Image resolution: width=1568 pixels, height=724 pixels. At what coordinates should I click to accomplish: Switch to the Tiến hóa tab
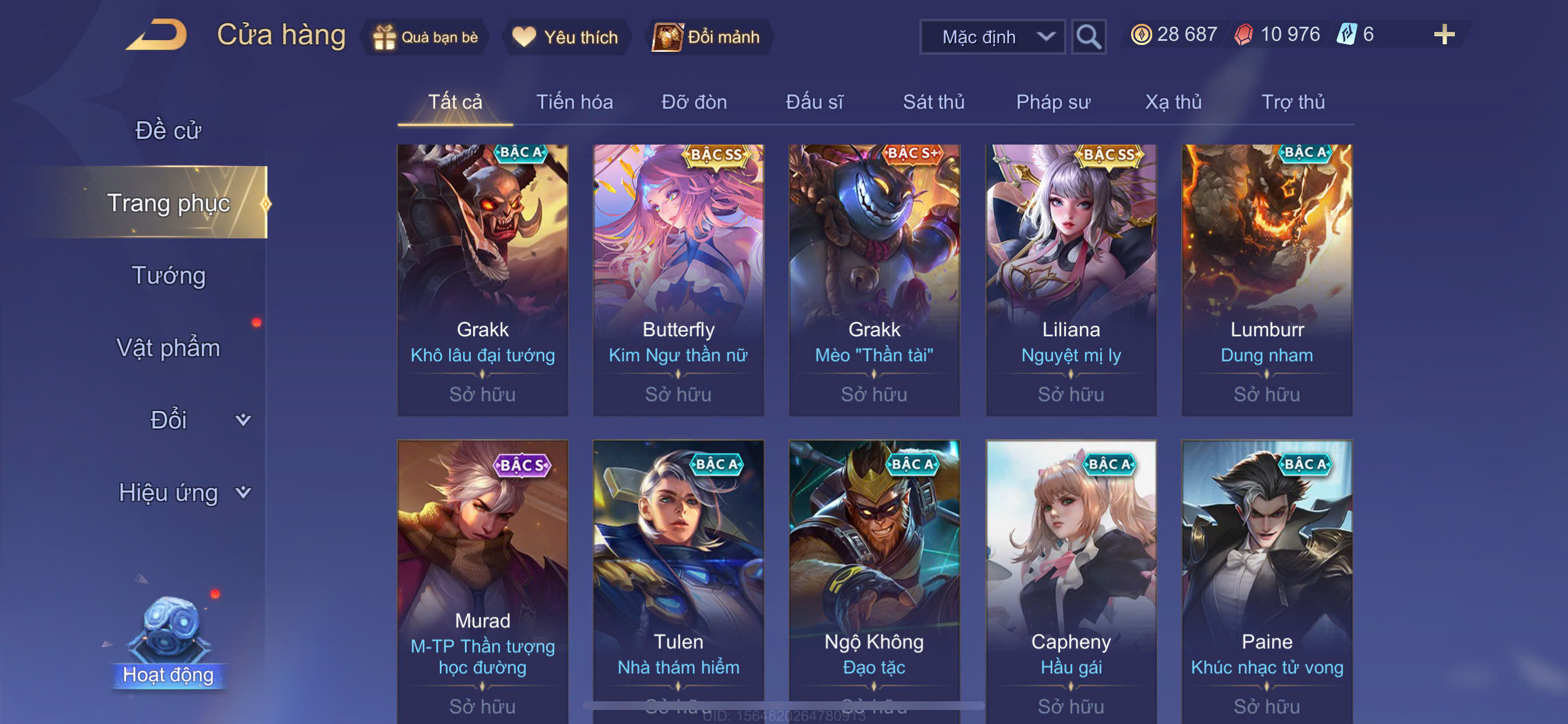point(574,102)
